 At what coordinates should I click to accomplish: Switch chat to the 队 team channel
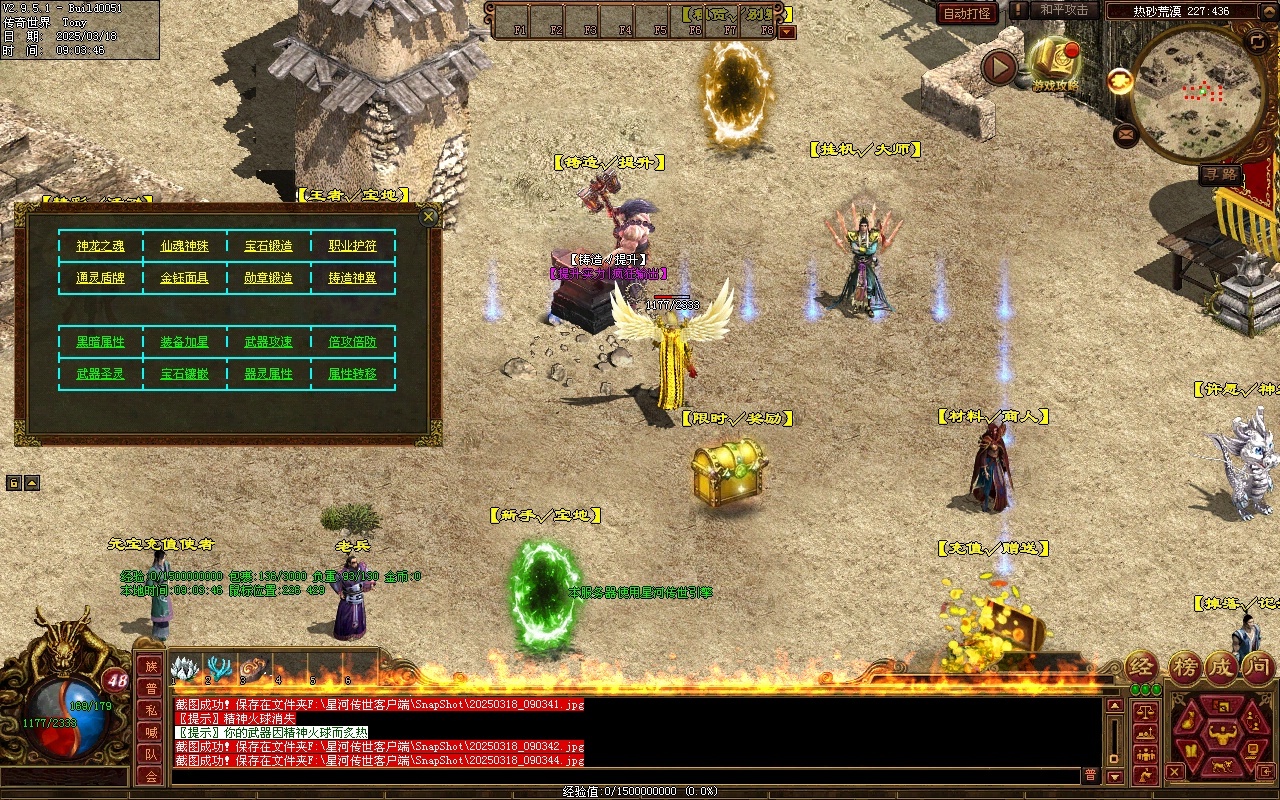(151, 754)
